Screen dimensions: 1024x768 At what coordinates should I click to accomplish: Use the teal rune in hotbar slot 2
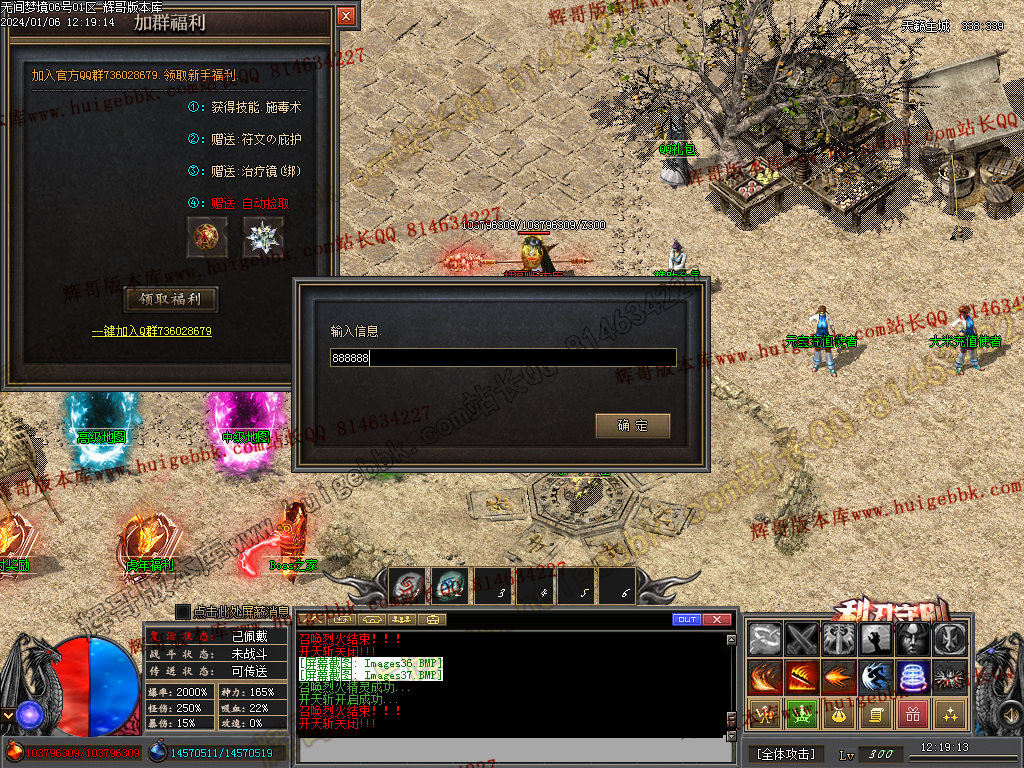click(x=451, y=587)
